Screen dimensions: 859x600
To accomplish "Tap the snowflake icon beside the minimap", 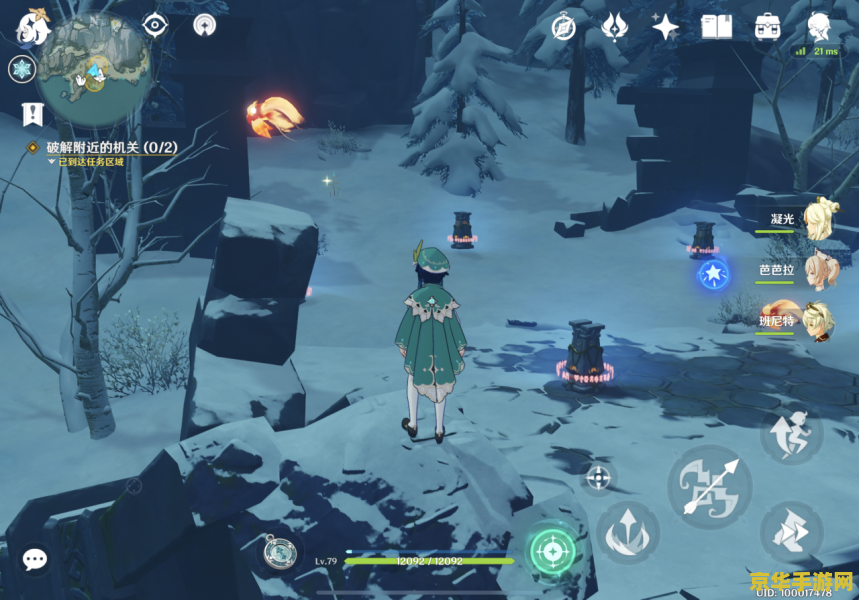I will point(21,69).
